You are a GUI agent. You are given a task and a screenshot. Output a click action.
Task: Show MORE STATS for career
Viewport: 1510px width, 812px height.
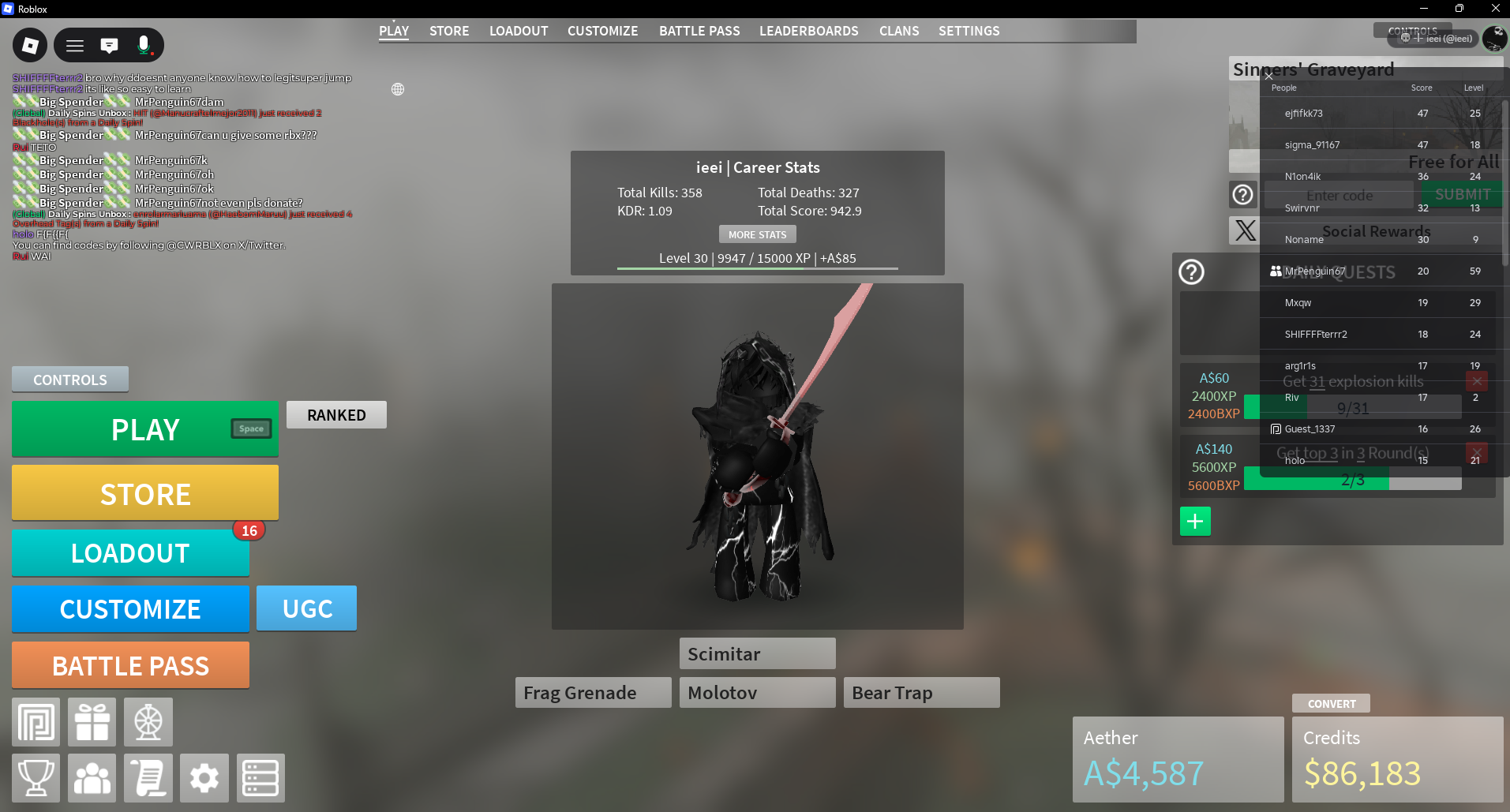click(x=757, y=234)
